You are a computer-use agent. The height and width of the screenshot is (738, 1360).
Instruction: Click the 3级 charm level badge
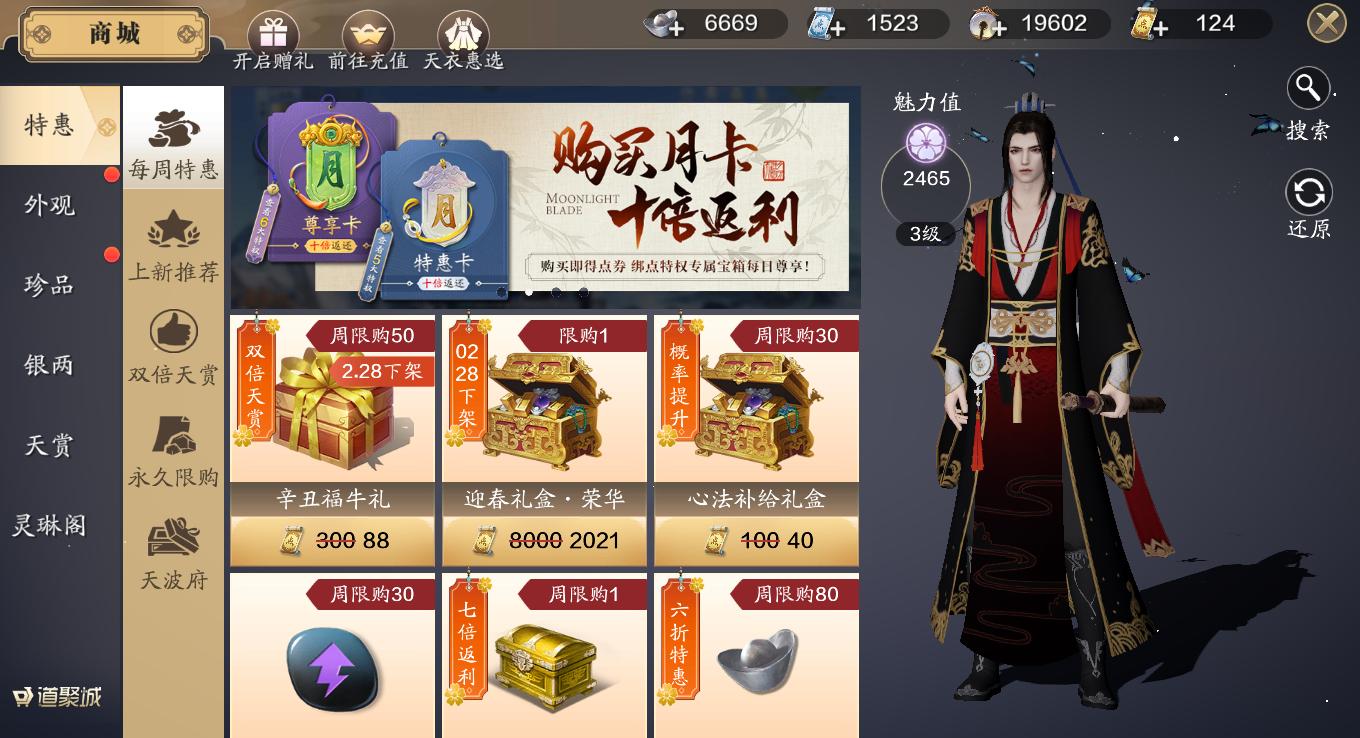point(925,232)
